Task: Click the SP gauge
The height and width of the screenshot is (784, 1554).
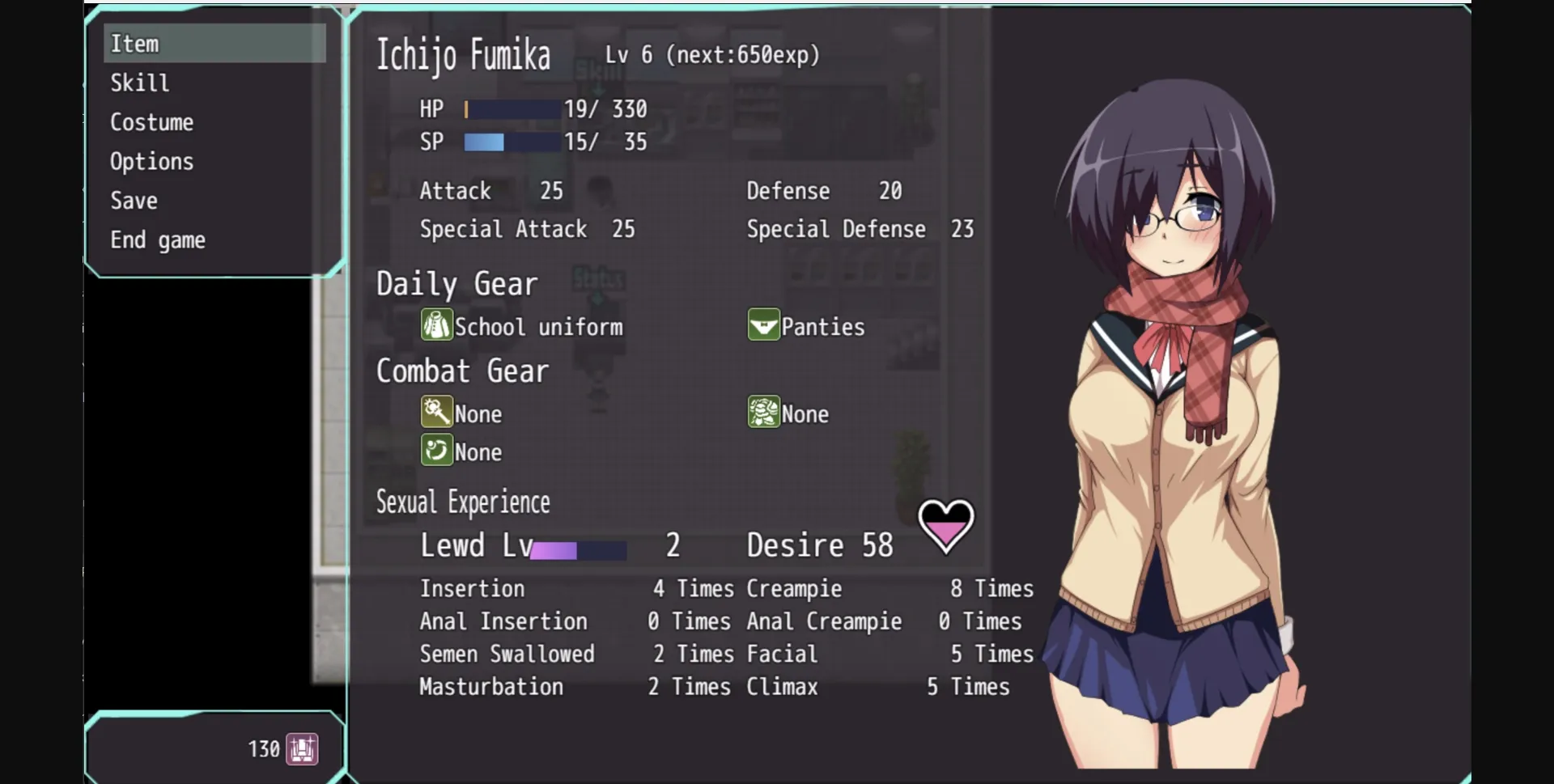Action: click(510, 142)
